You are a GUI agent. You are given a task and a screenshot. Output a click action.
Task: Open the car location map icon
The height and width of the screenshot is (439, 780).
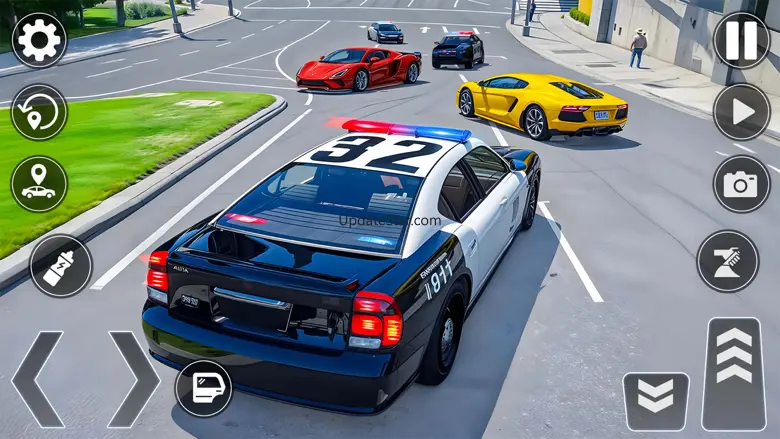point(39,184)
